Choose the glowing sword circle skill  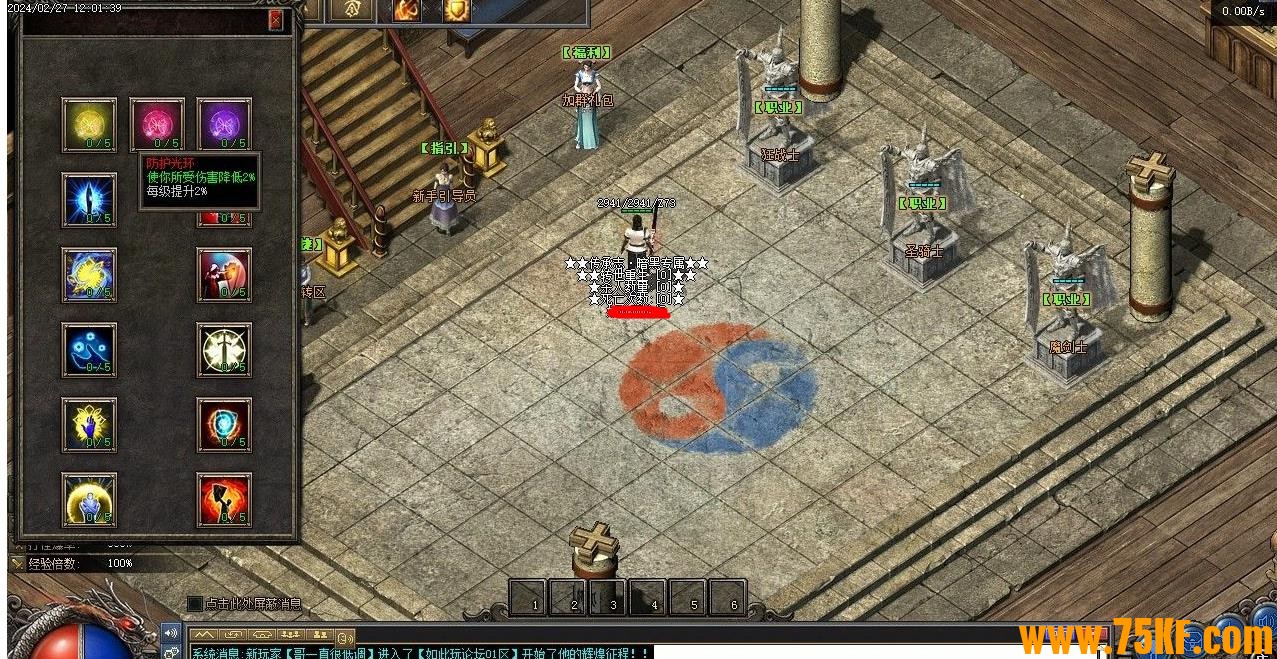click(x=224, y=349)
